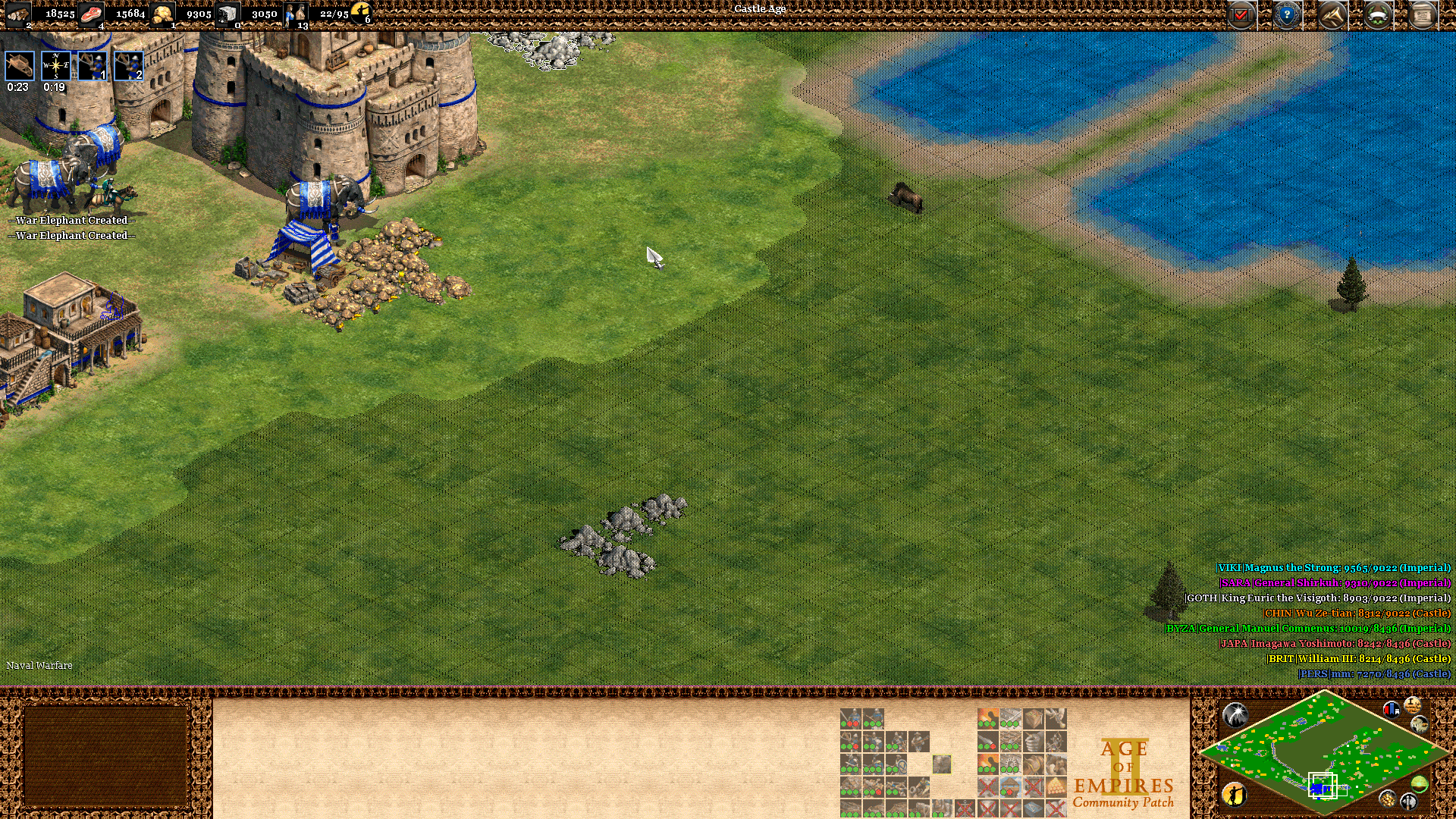This screenshot has width=1456, height=819.
Task: Switch minimap to combat axe mode
Action: tap(1409, 801)
